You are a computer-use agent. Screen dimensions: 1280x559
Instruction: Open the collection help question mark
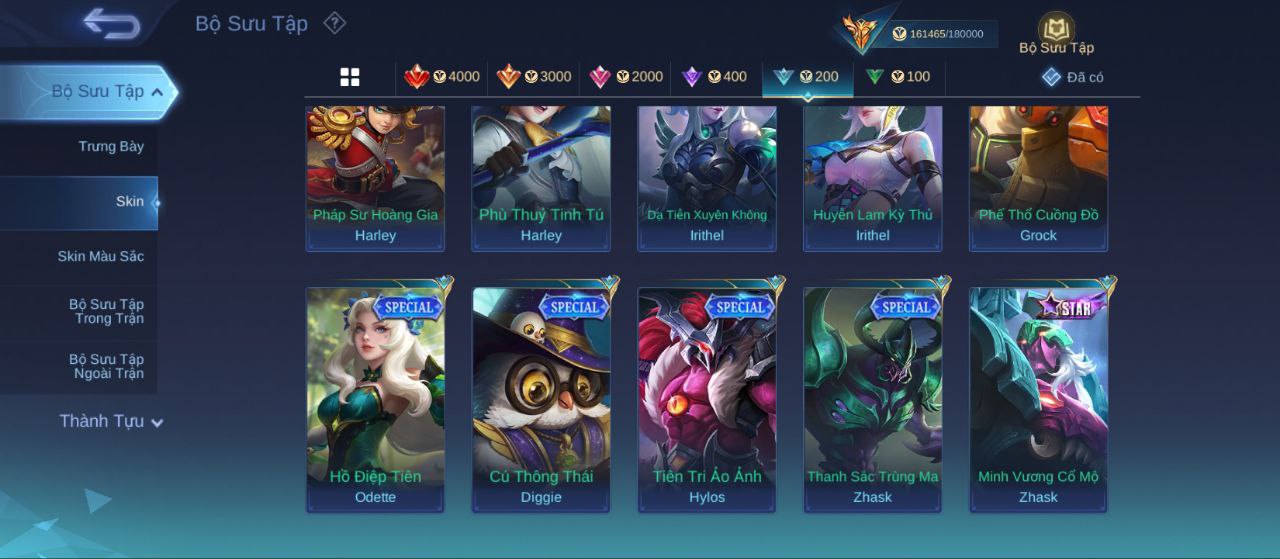335,23
